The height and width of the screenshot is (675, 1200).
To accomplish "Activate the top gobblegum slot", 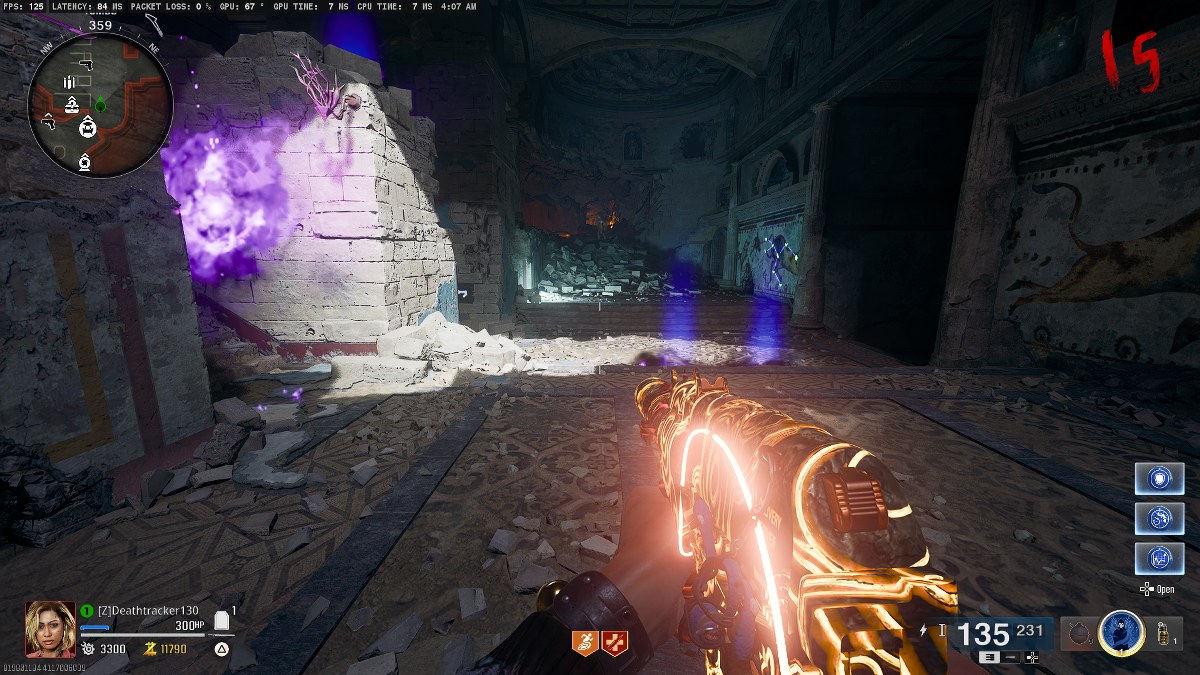I will tap(1159, 478).
